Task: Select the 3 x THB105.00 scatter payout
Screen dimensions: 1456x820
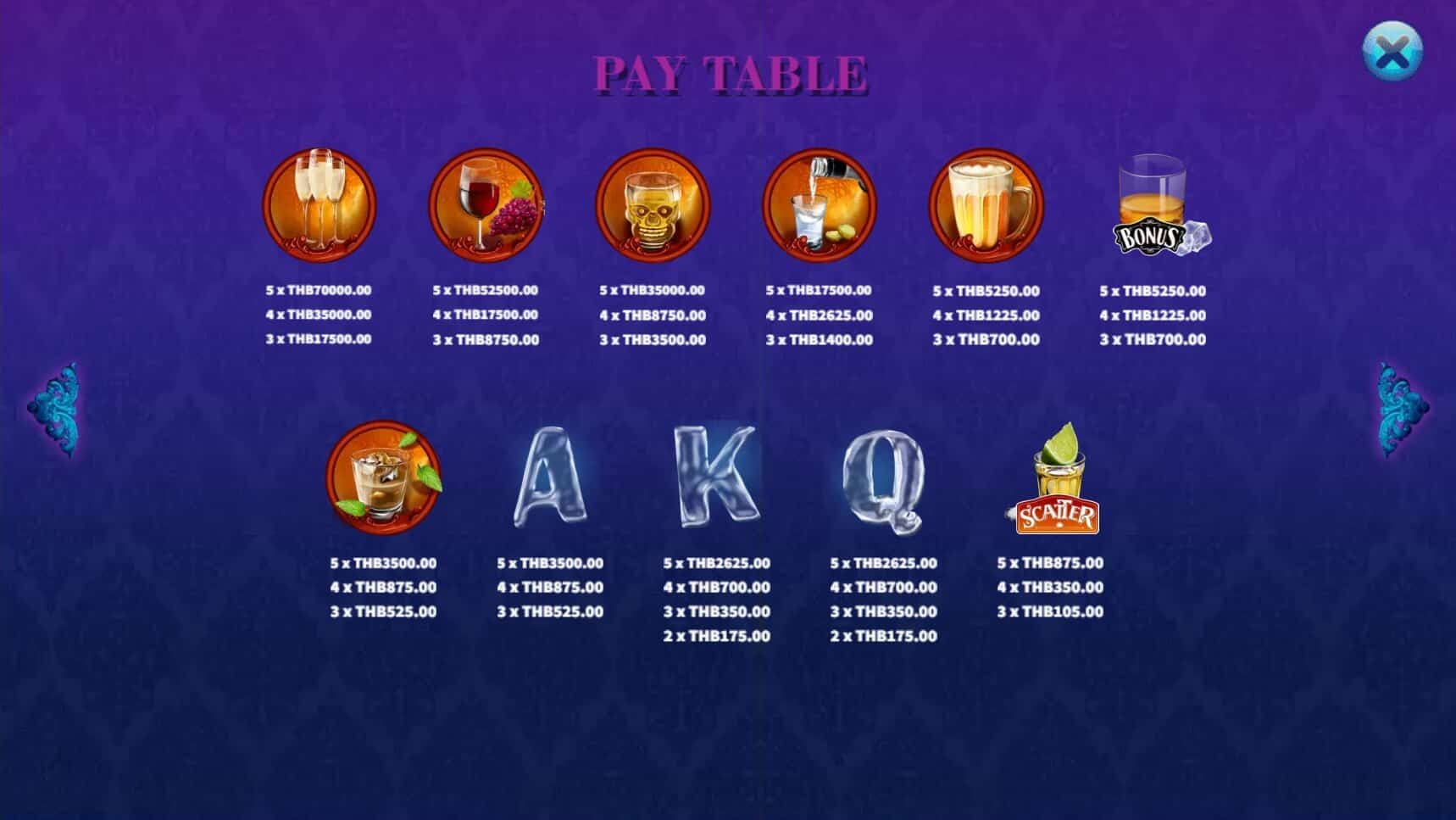Action: pos(1049,611)
